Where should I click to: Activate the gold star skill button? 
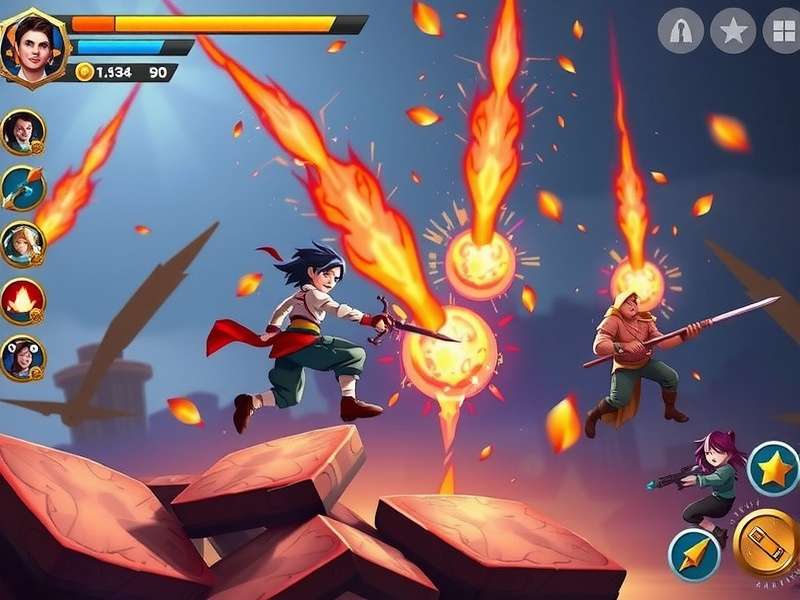(773, 468)
